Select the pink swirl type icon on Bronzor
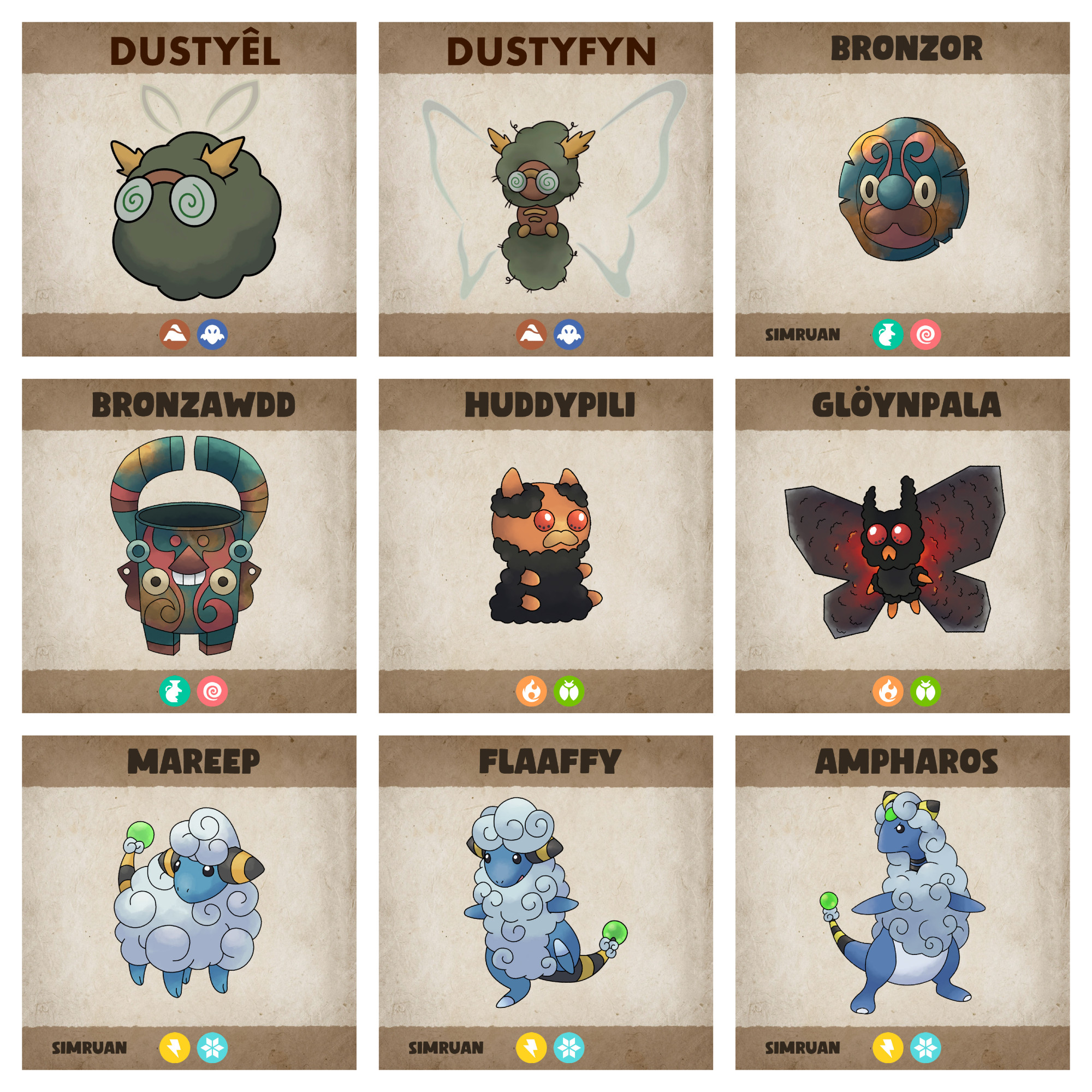The width and height of the screenshot is (1092, 1092). (925, 334)
